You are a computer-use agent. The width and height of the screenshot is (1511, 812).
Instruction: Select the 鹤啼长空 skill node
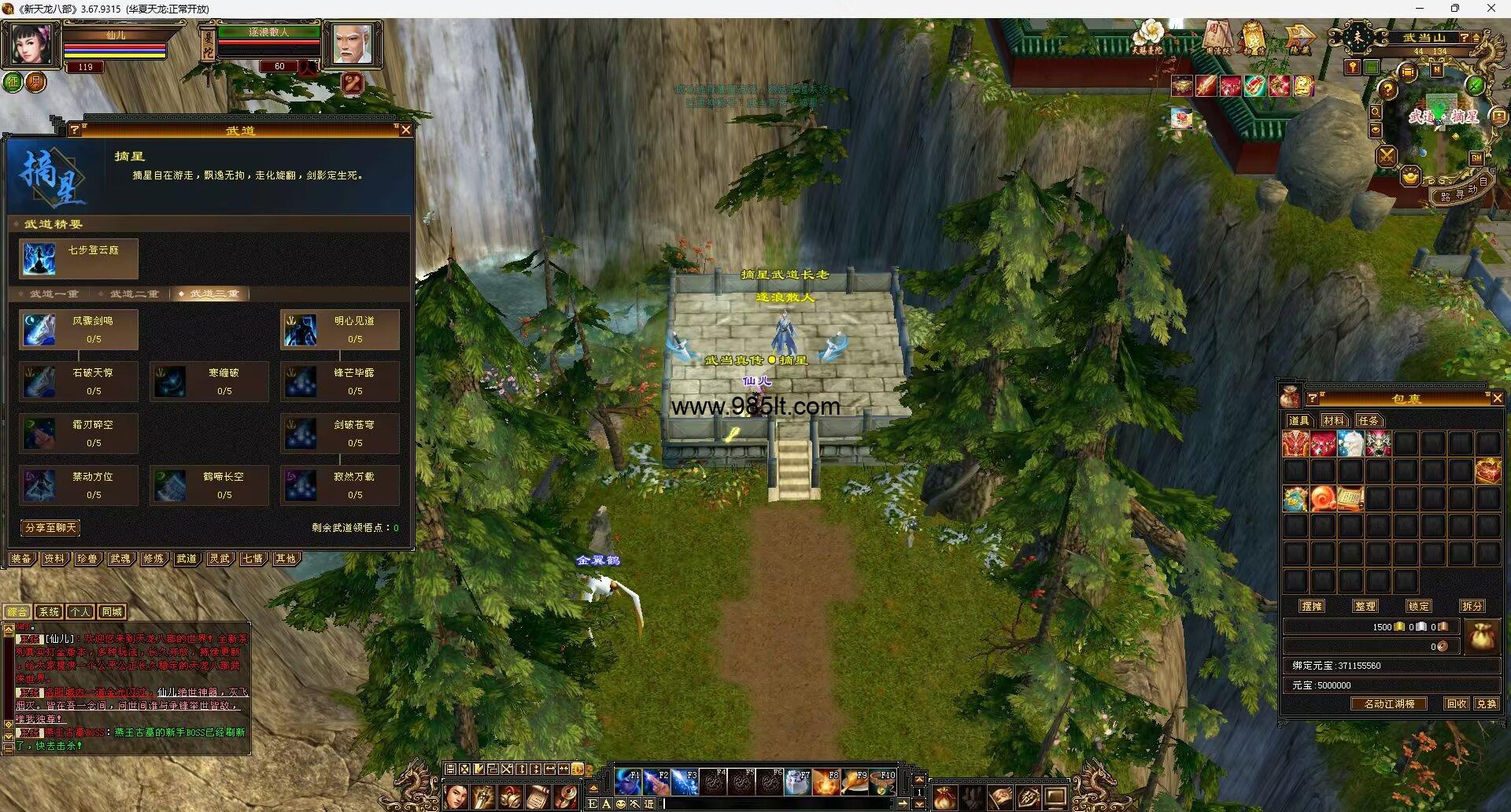pos(209,485)
